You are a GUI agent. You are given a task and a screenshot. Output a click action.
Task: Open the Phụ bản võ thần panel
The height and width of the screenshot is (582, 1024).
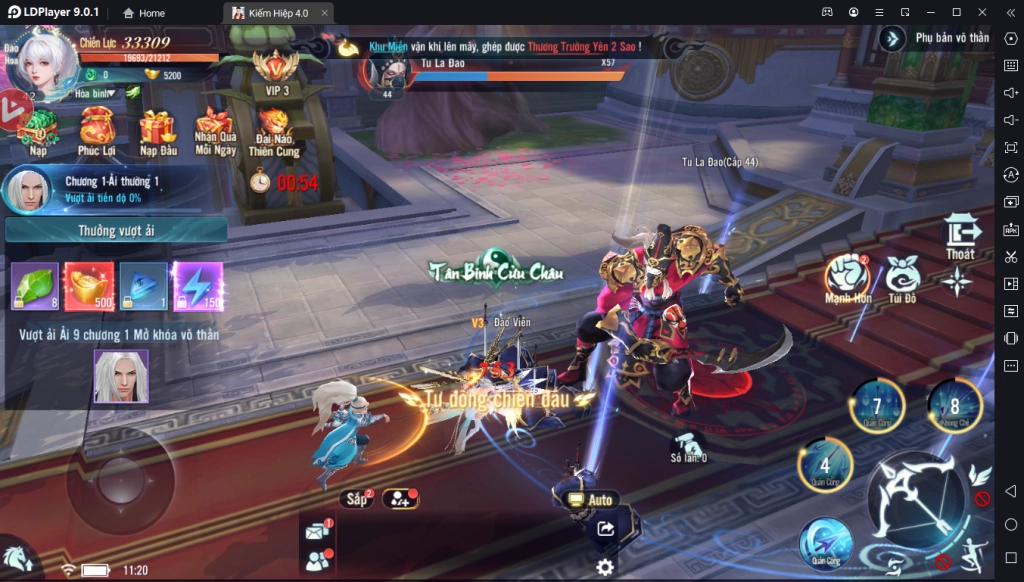(936, 38)
